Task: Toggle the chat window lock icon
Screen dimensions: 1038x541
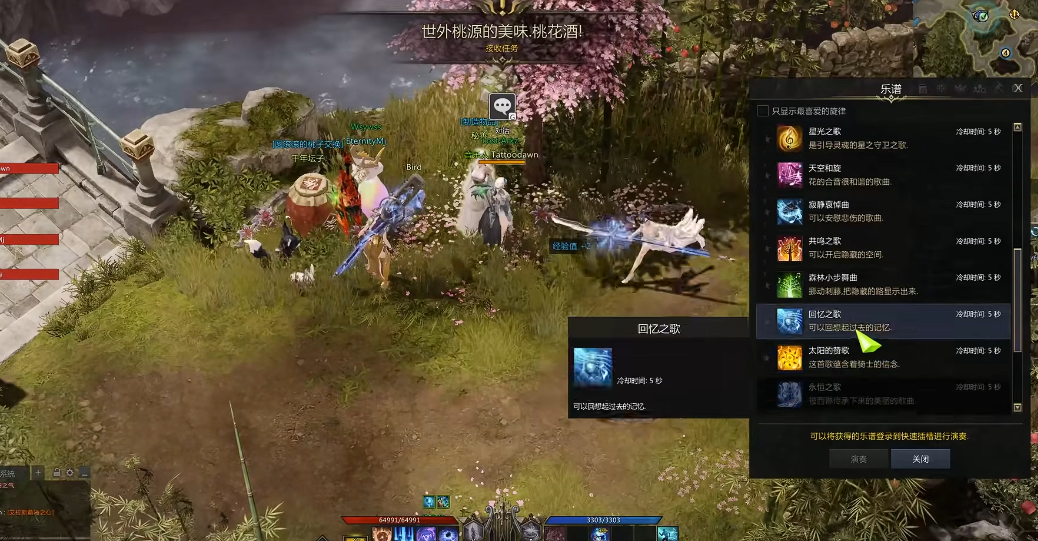Action: pyautogui.click(x=57, y=472)
